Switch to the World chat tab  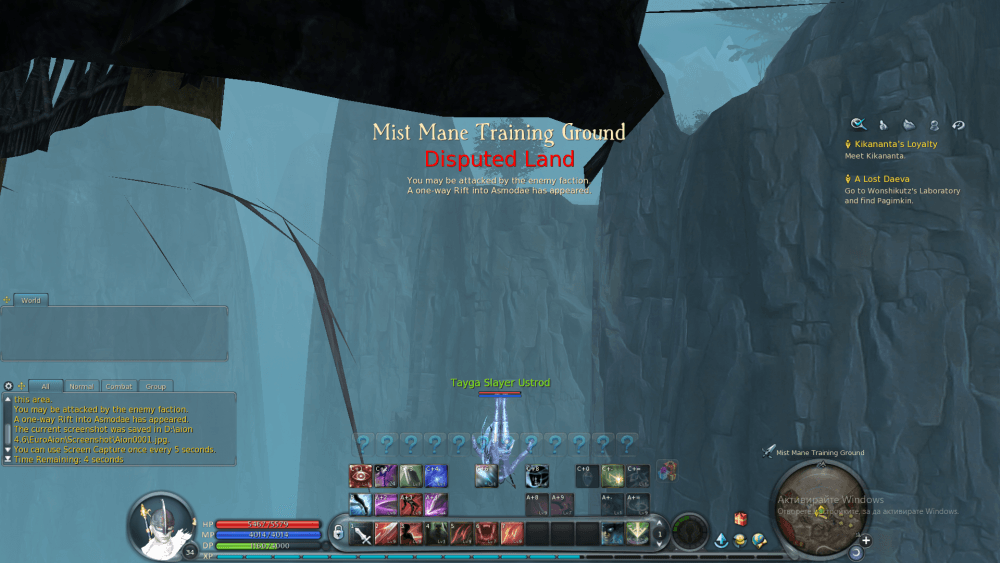30,300
